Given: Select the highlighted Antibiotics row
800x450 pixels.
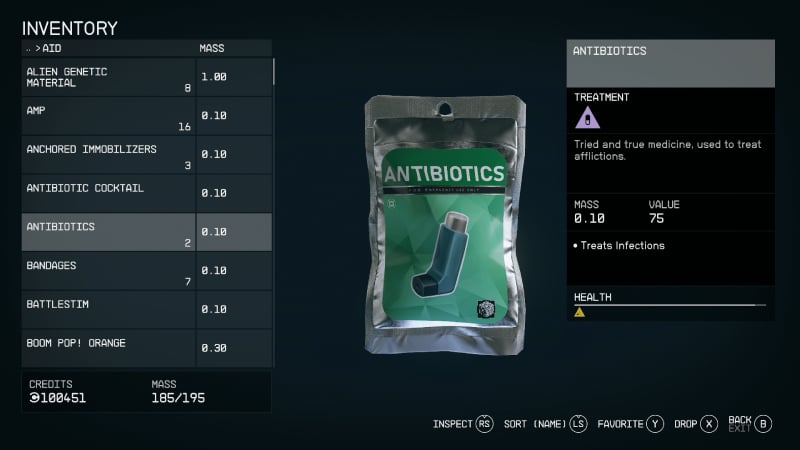Looking at the screenshot, I should click(108, 232).
